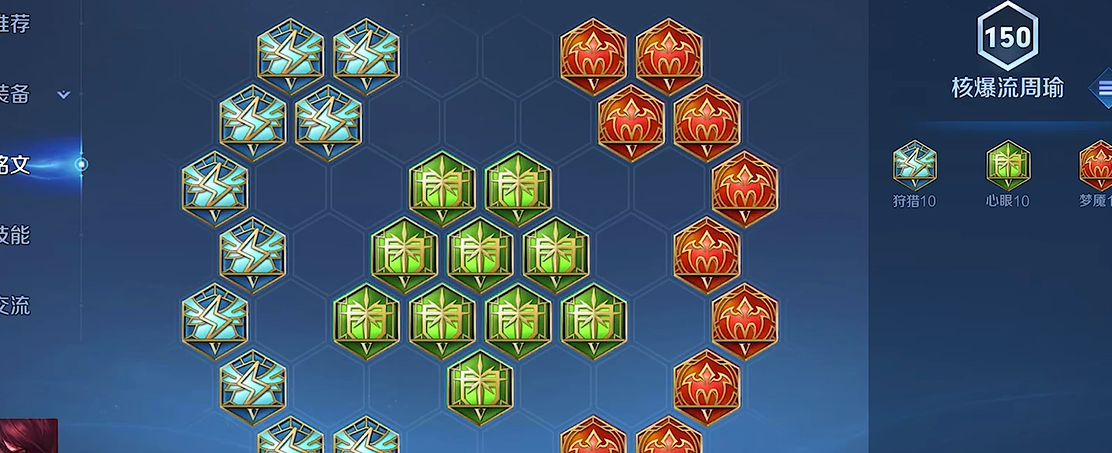Expand the 装备 dropdown arrow

(x=63, y=95)
